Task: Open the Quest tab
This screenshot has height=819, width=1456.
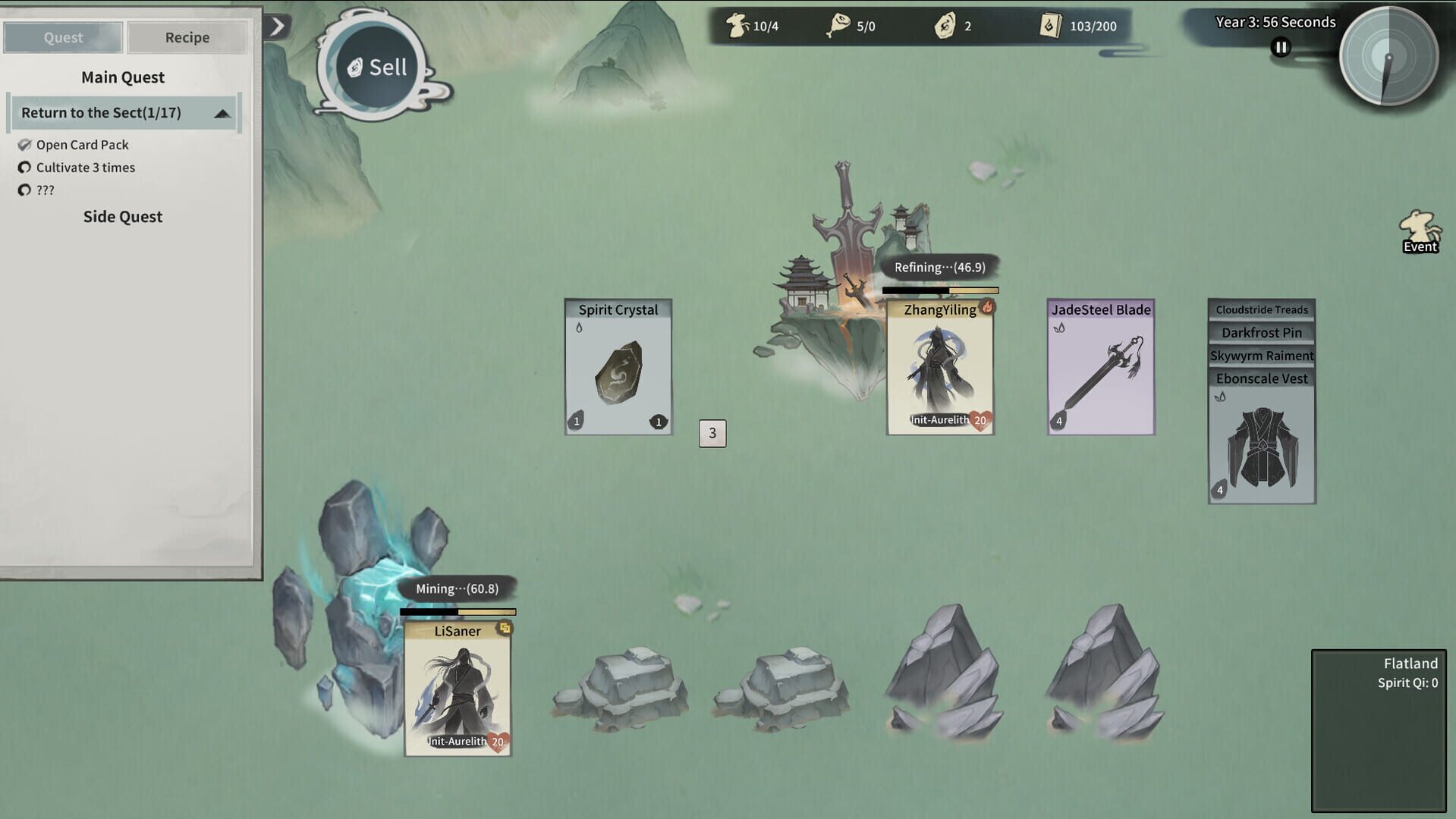Action: 62,37
